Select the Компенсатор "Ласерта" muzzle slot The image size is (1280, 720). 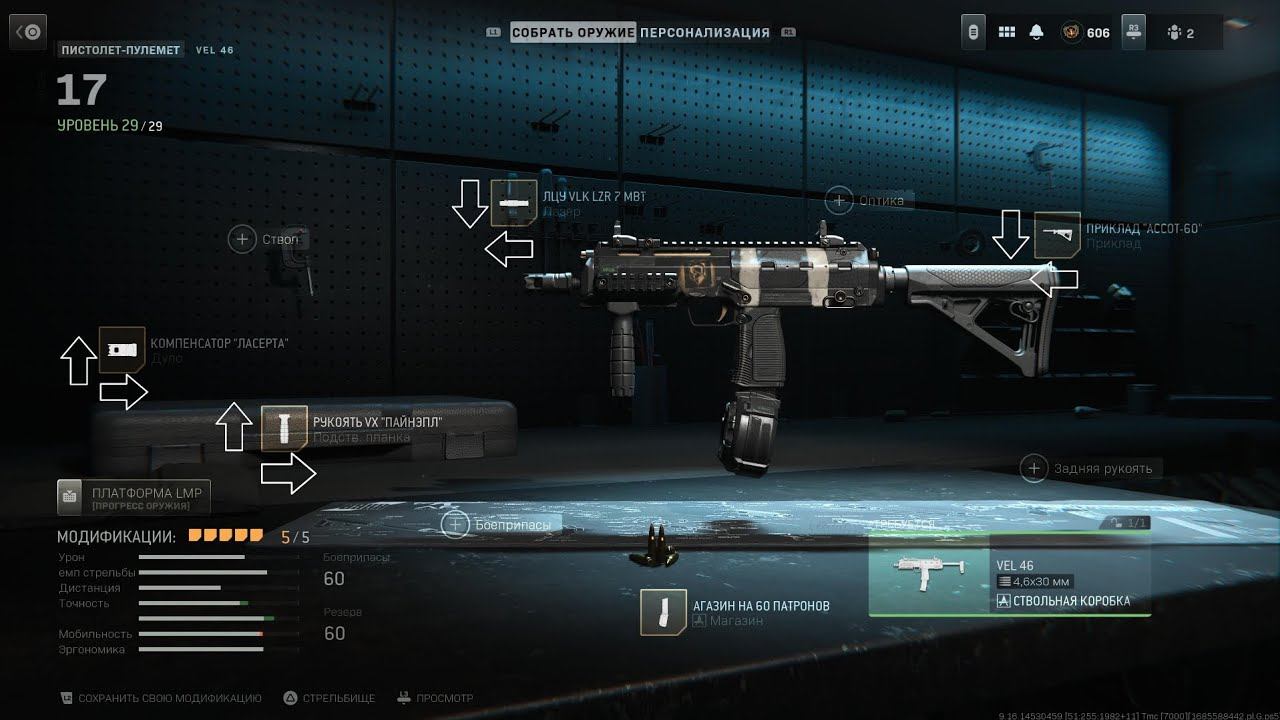122,350
